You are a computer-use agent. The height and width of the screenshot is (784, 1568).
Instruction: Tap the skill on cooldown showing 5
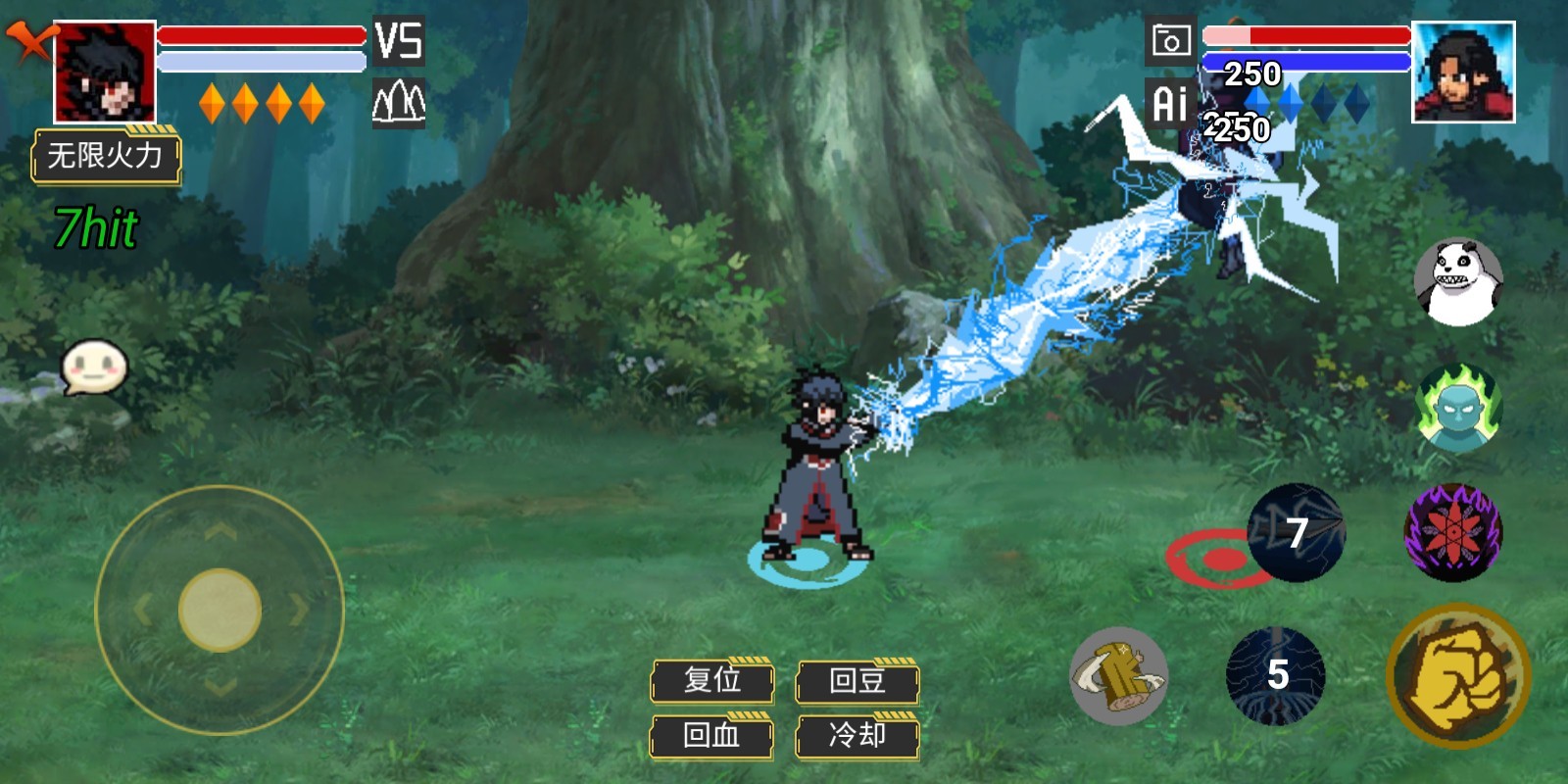(x=1276, y=675)
